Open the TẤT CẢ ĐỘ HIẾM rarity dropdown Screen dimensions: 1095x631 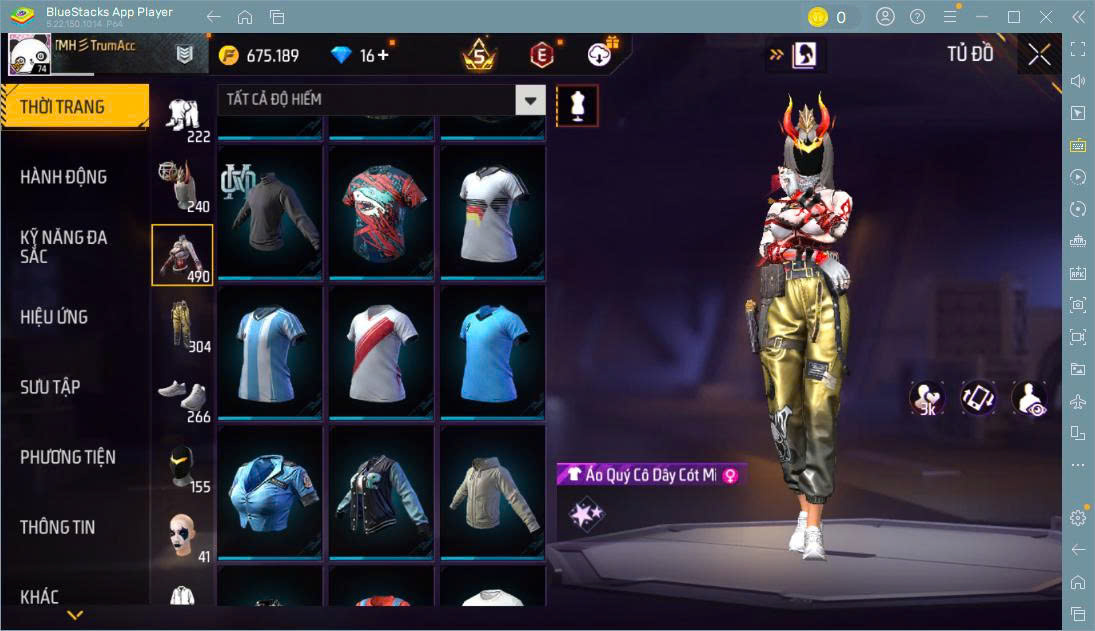coord(530,100)
